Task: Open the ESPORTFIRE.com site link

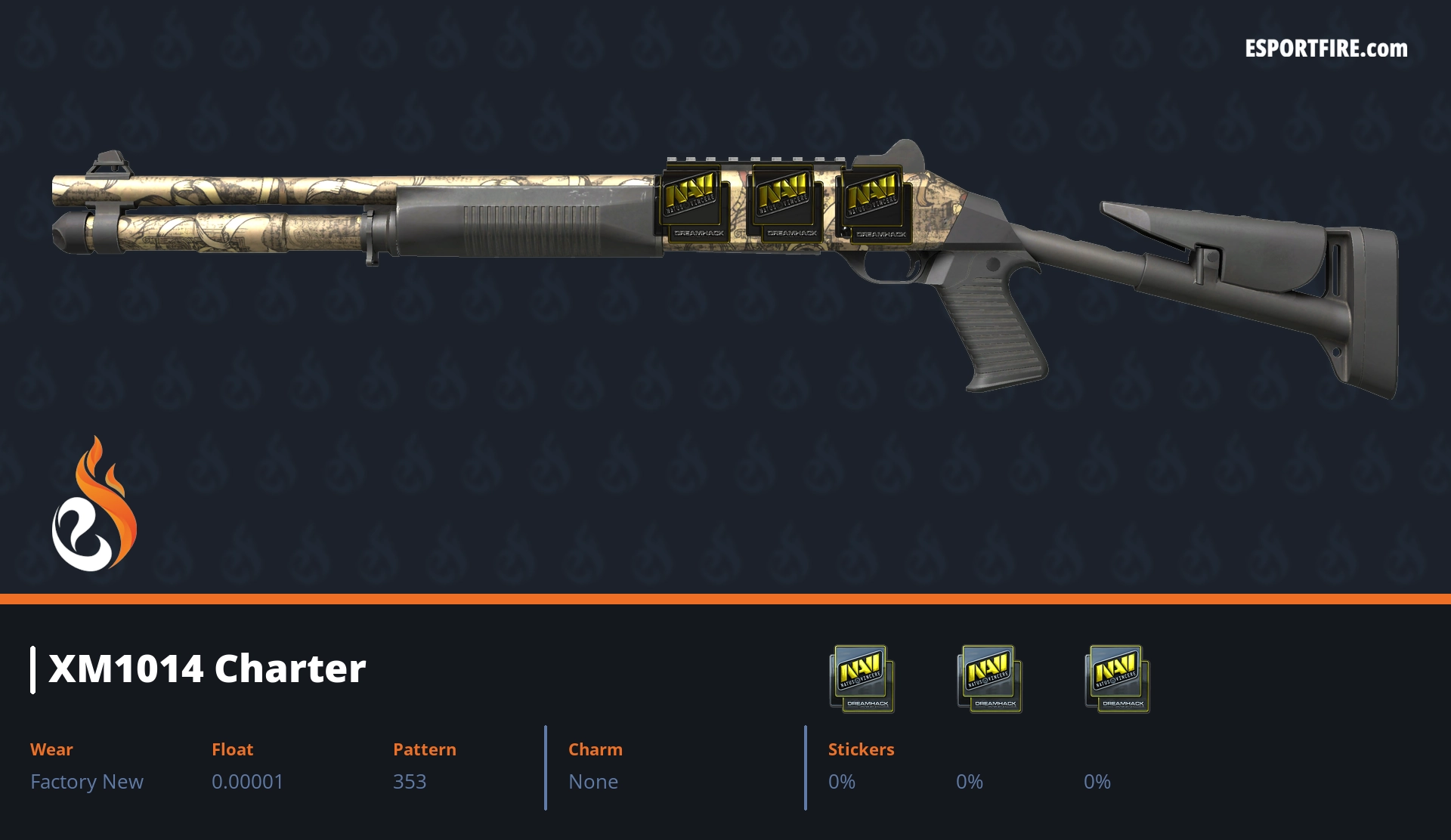Action: (x=1326, y=49)
